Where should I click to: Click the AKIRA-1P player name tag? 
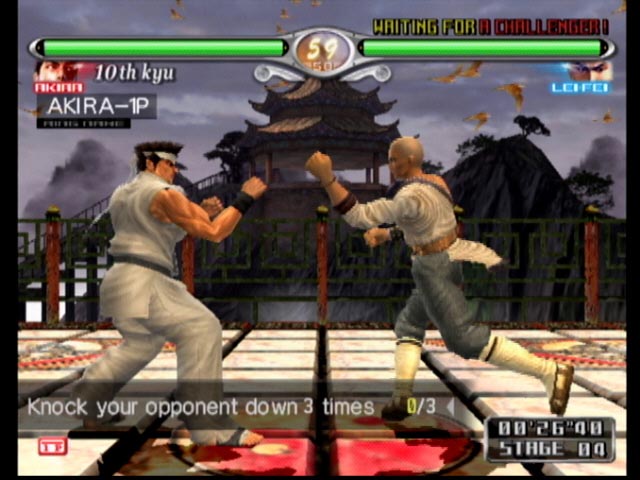point(96,106)
